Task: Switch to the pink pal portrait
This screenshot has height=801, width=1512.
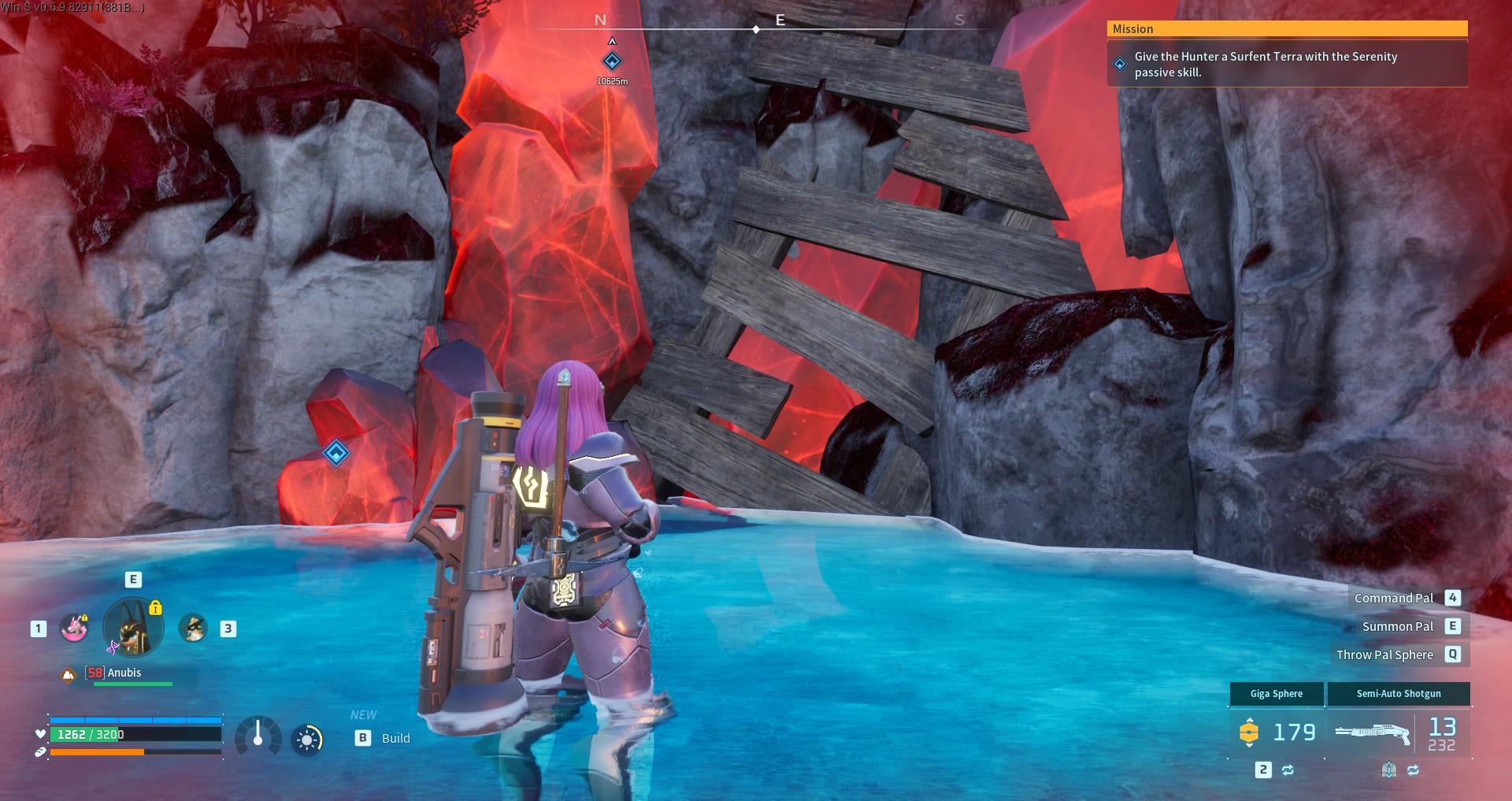Action: point(74,628)
